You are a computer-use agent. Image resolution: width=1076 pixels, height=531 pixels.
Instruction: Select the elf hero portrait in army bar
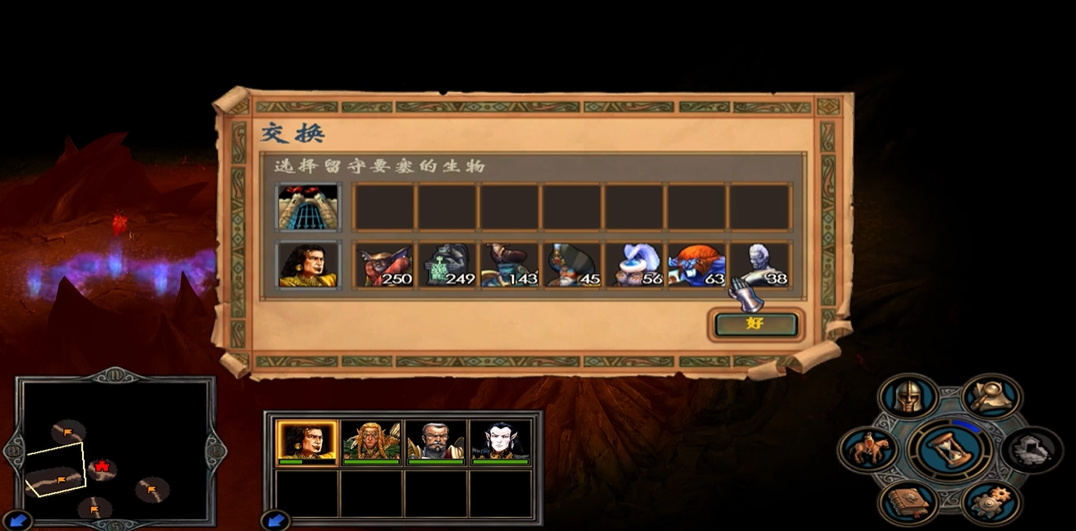pos(371,441)
